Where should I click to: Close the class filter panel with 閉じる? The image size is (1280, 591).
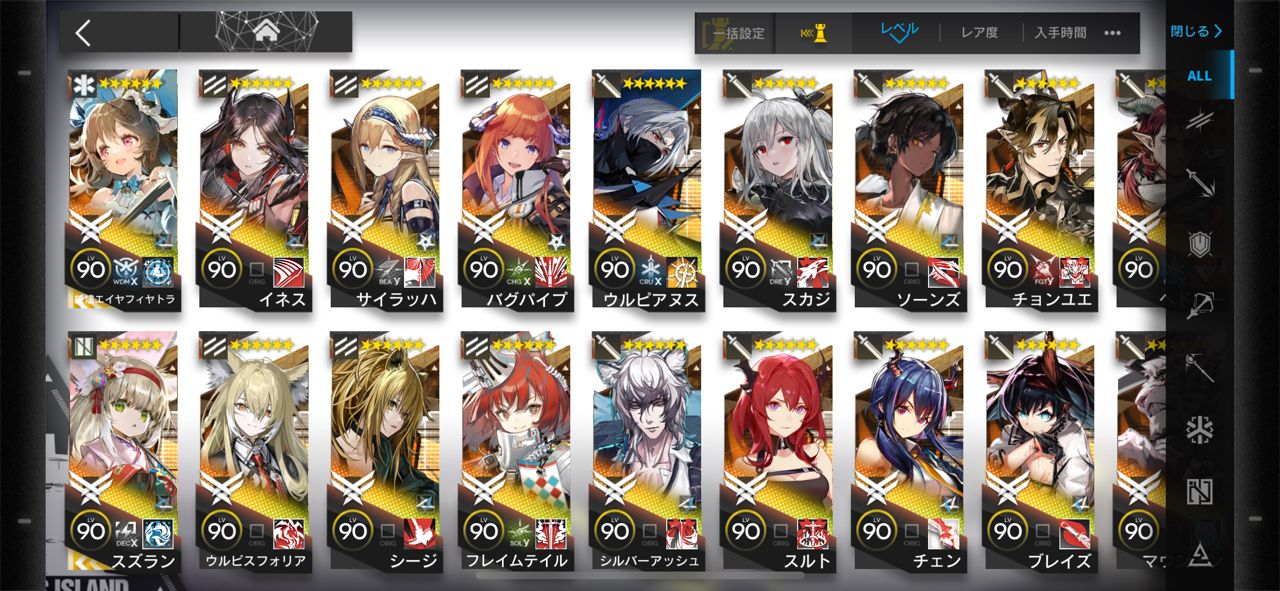pos(1197,31)
